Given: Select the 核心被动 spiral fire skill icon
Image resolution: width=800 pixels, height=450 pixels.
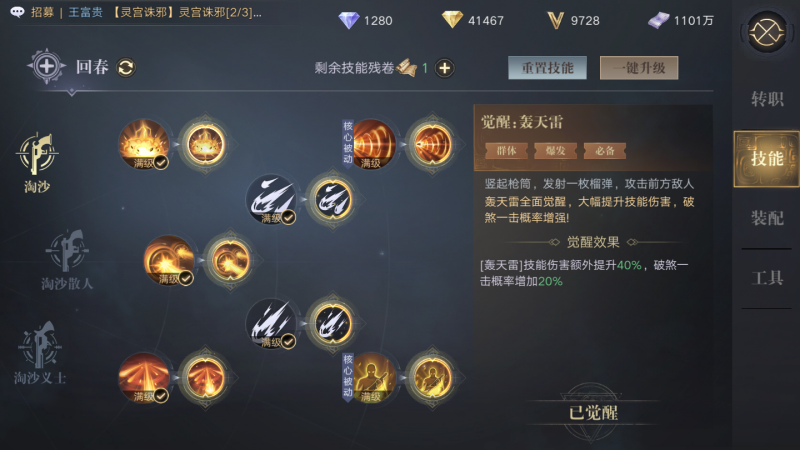Looking at the screenshot, I should point(375,143).
